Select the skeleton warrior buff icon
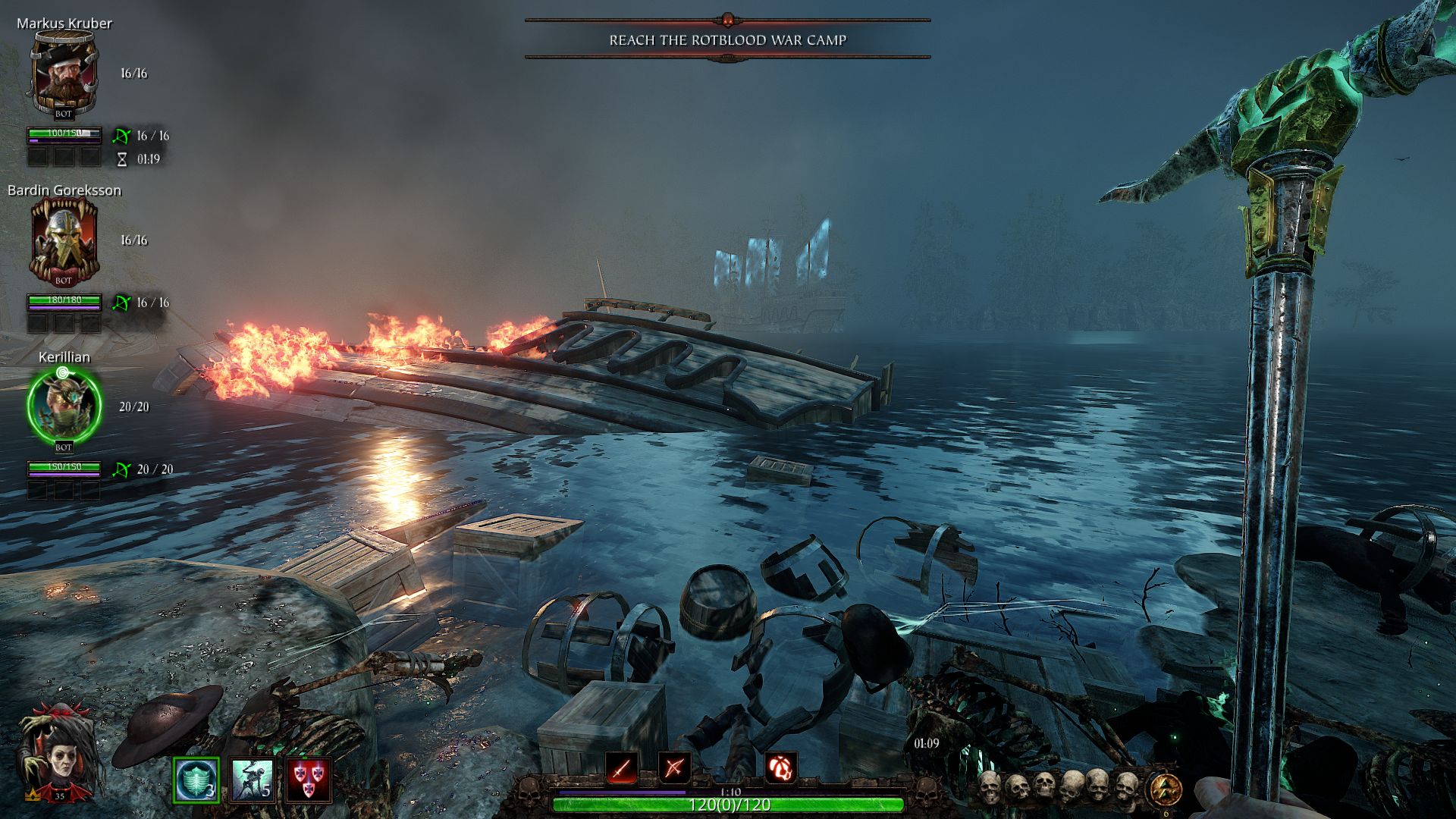This screenshot has height=819, width=1456. [253, 780]
